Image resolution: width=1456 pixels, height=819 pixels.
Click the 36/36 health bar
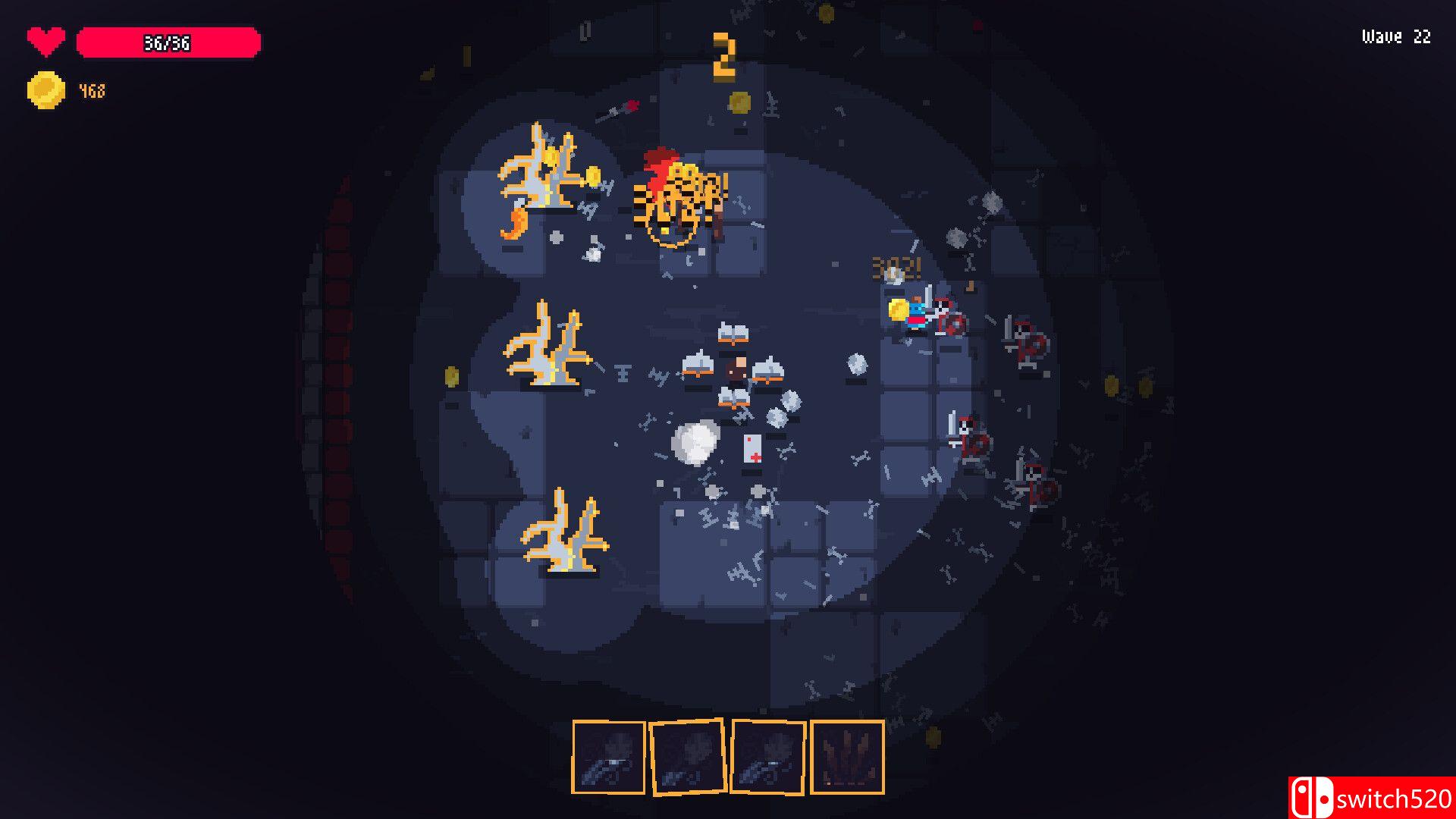[168, 43]
